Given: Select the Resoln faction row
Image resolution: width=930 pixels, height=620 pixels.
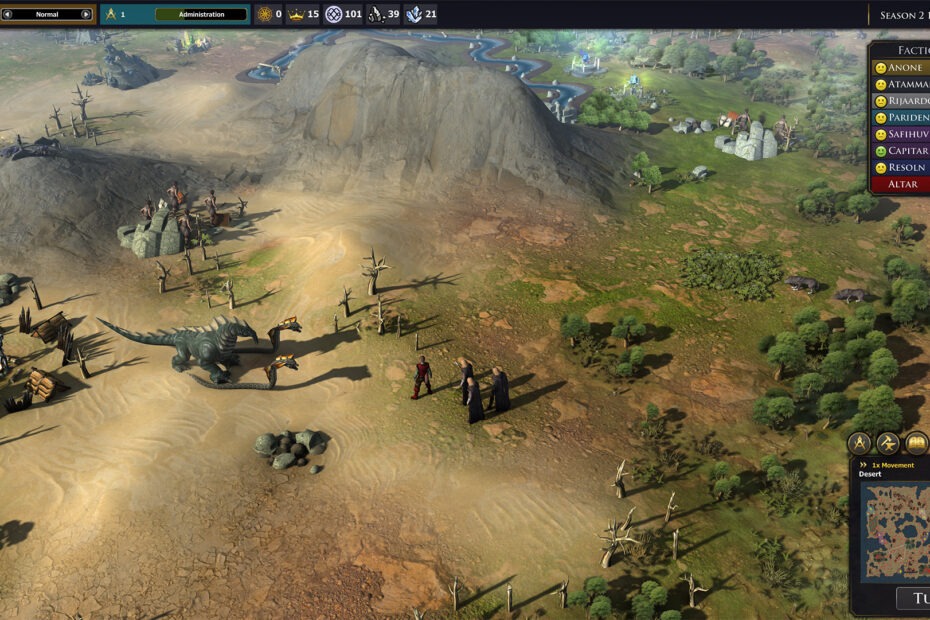Looking at the screenshot, I should (902, 167).
